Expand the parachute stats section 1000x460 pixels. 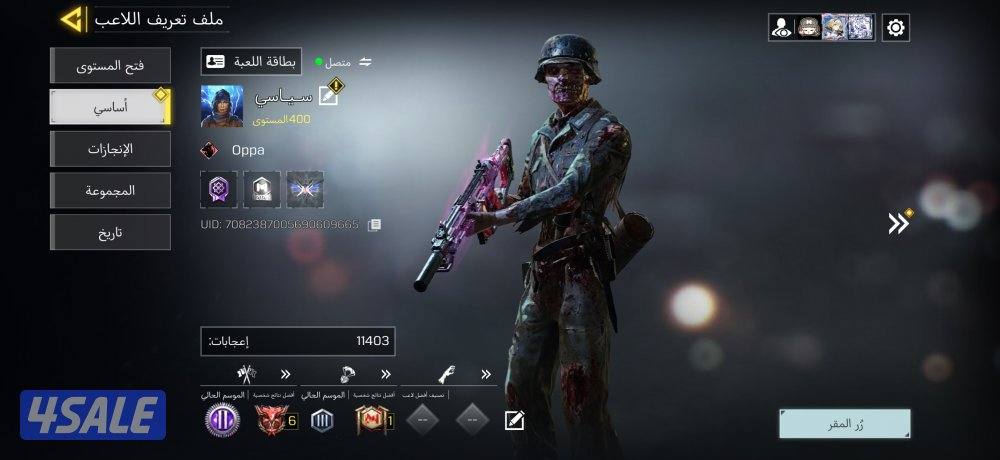click(x=386, y=375)
